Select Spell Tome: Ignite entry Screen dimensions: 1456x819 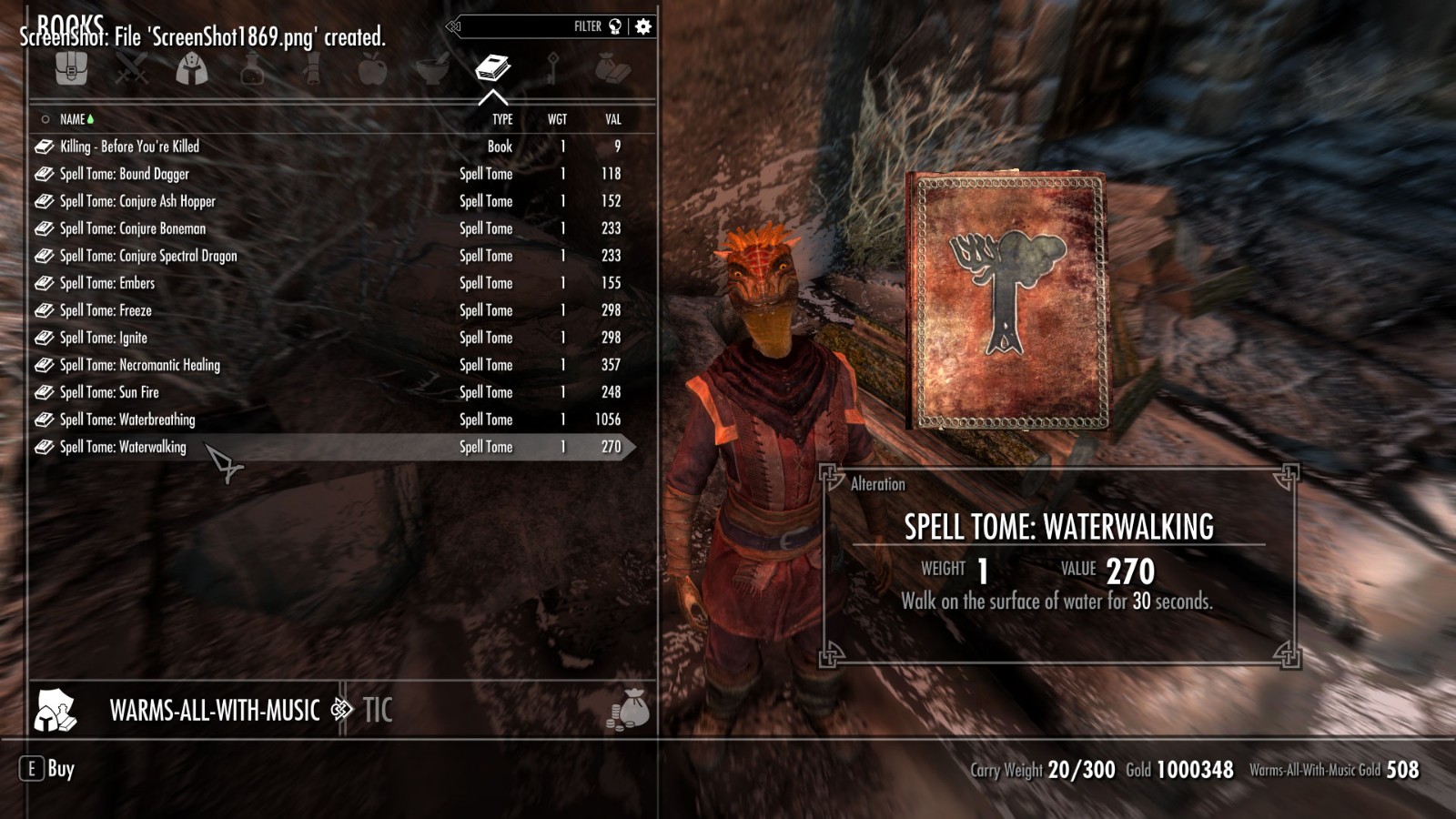[x=103, y=338]
